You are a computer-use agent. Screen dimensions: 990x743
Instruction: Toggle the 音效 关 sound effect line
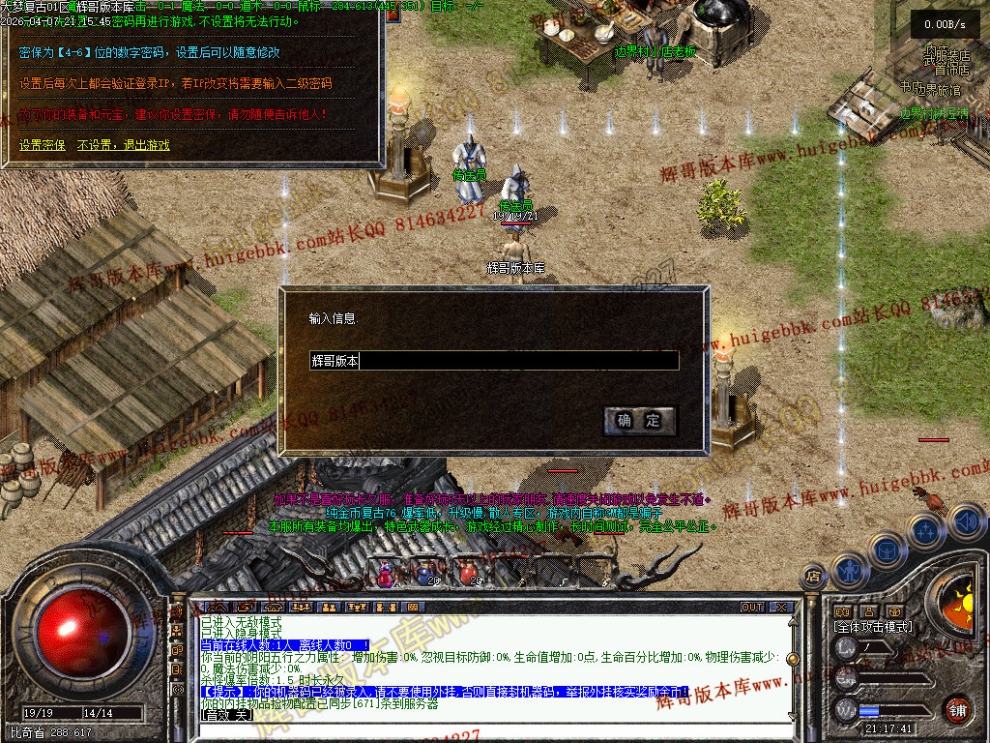[226, 715]
